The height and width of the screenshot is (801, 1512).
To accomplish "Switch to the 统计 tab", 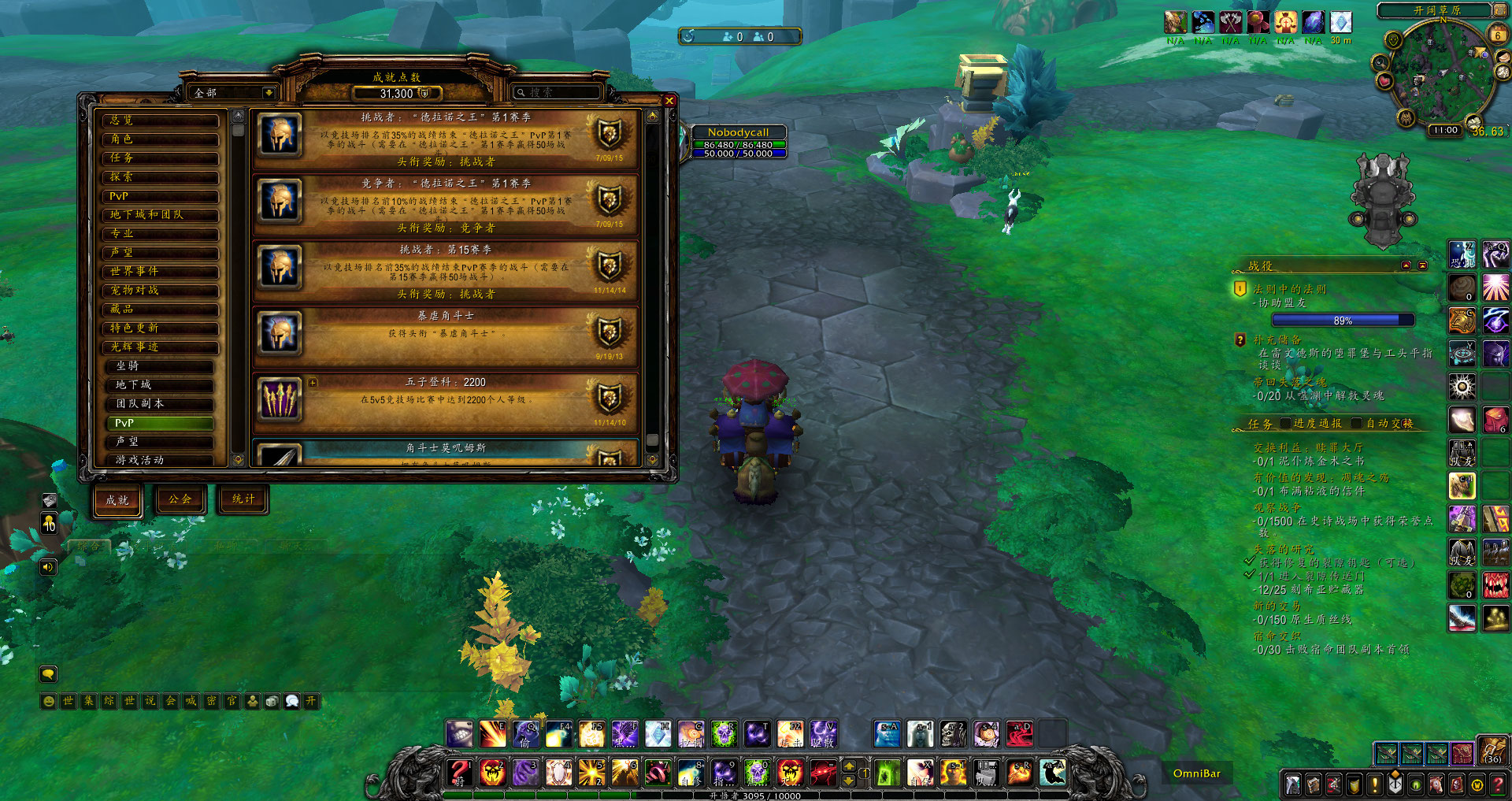I will (243, 499).
